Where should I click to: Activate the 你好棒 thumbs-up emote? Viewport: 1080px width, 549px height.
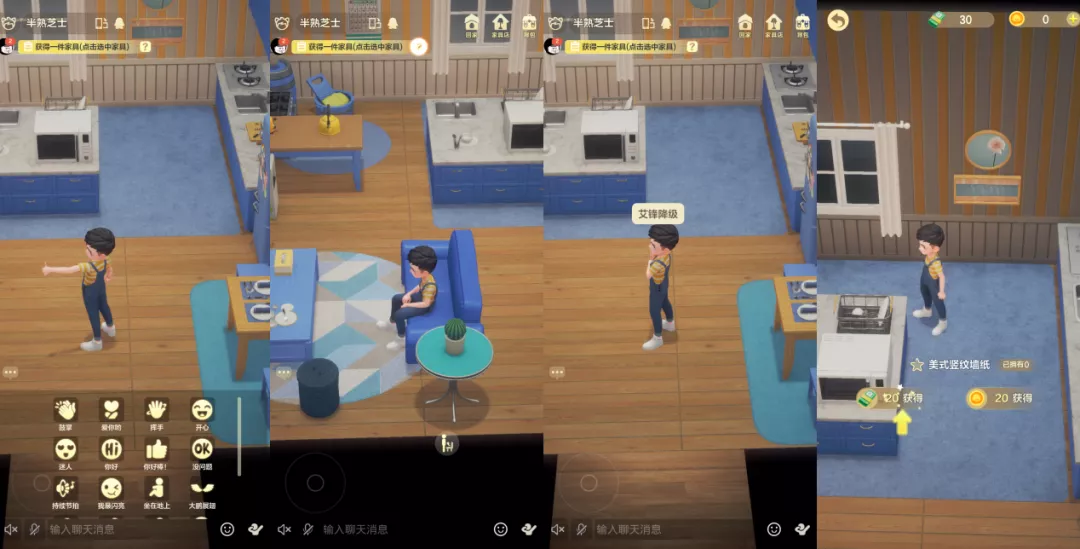pyautogui.click(x=156, y=449)
